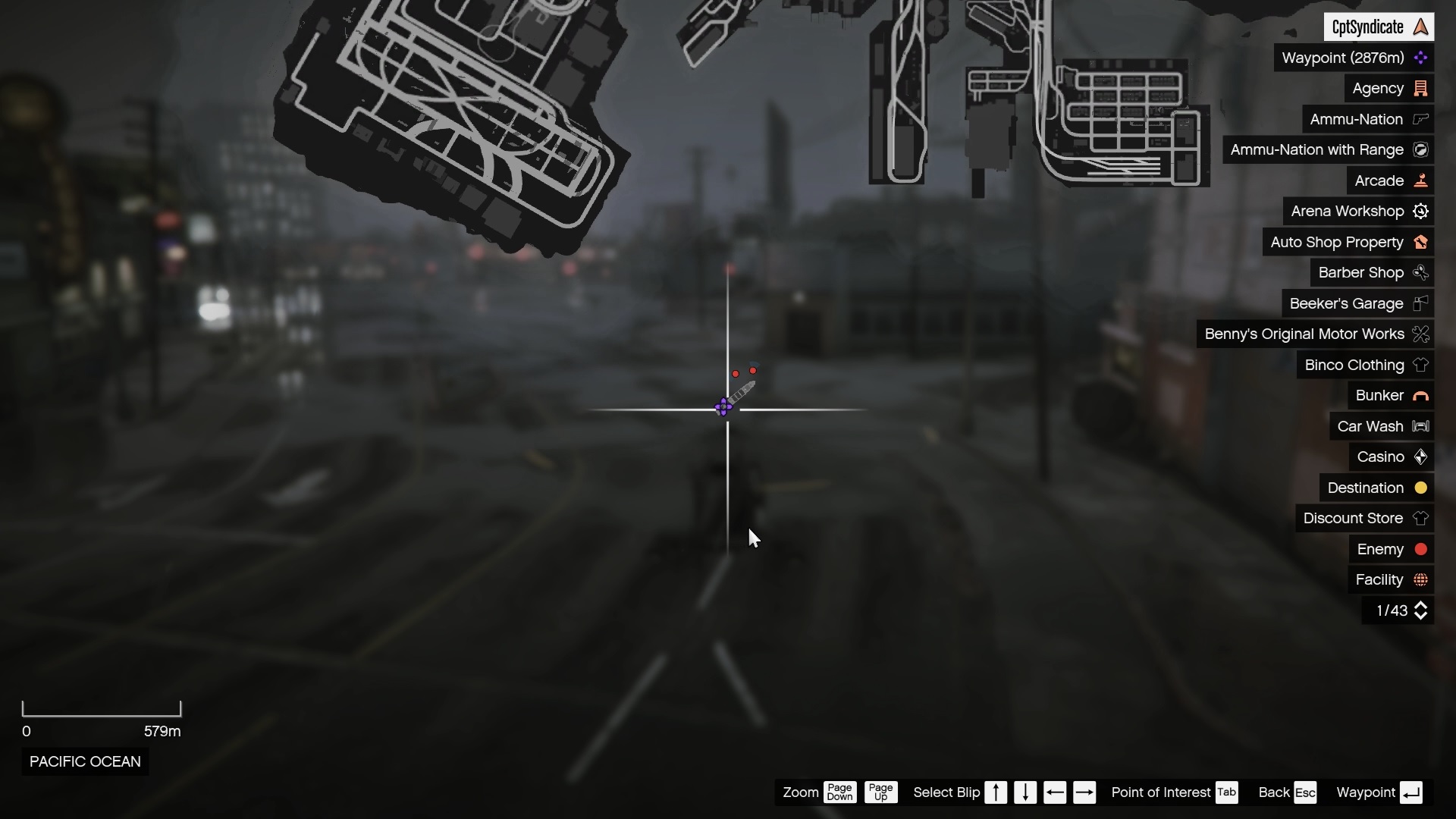Select the Ammu-Nation with Range target icon
The width and height of the screenshot is (1456, 819).
1421,149
